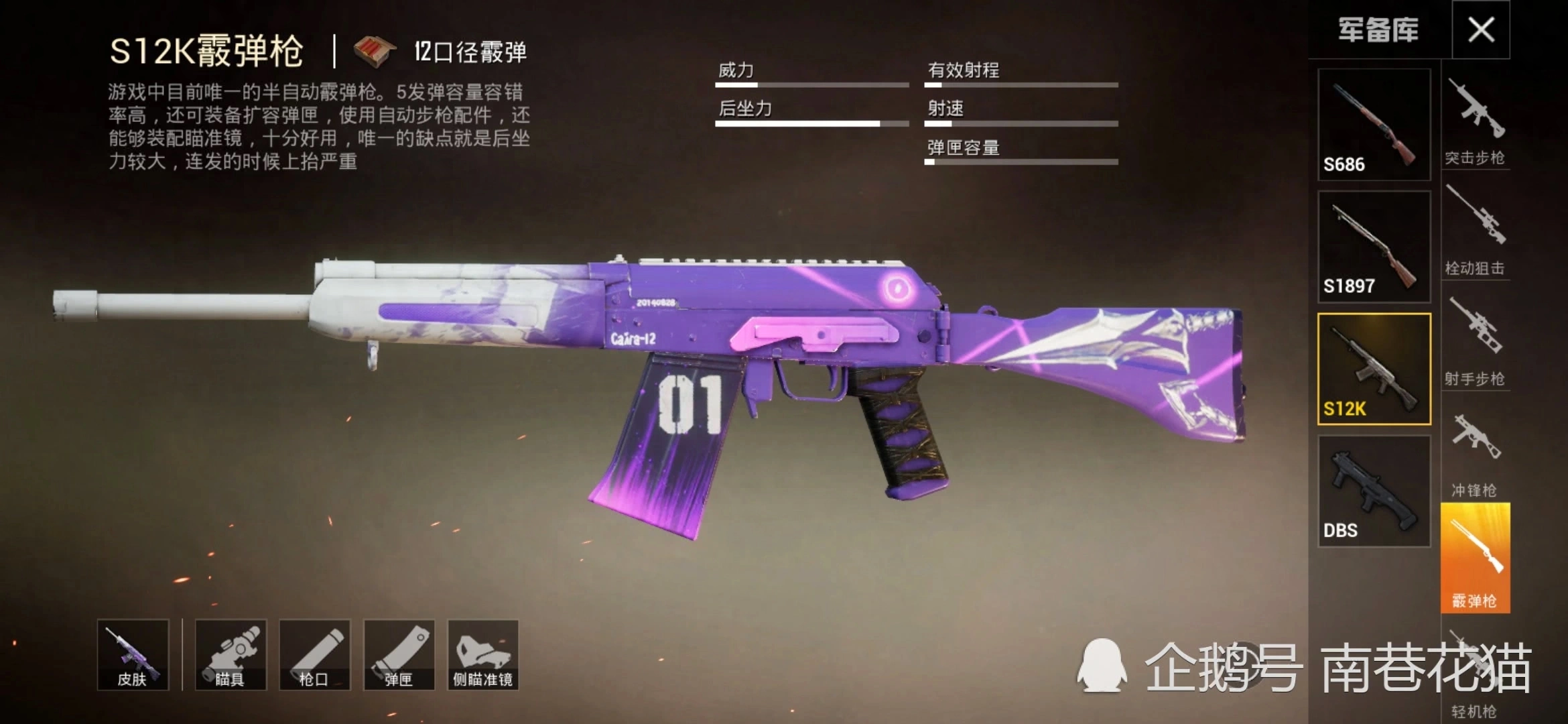
Task: Select the 霰弹枪 category tab
Action: tap(1475, 558)
